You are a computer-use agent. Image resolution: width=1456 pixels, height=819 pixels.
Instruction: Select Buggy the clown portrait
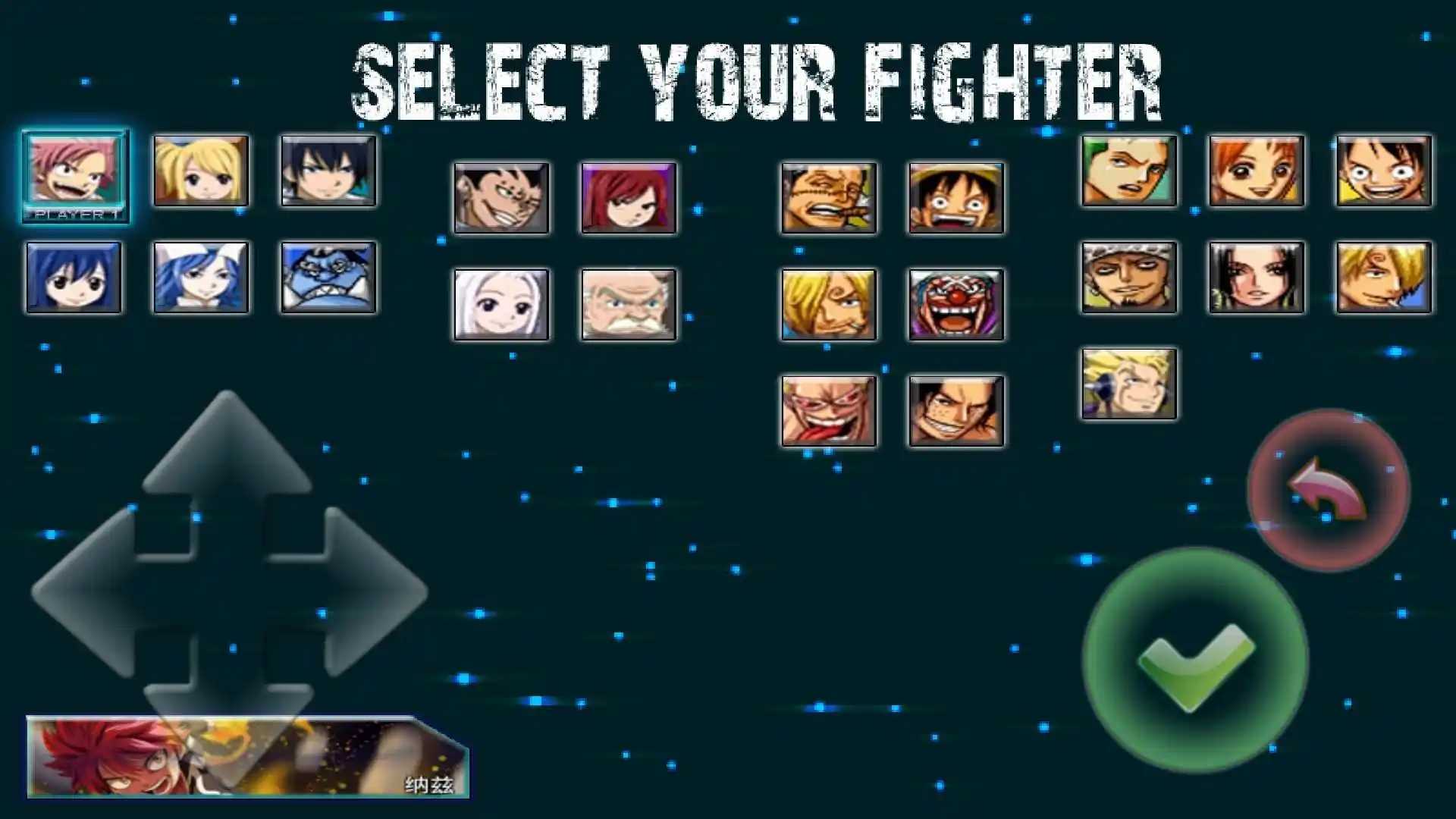pos(956,305)
